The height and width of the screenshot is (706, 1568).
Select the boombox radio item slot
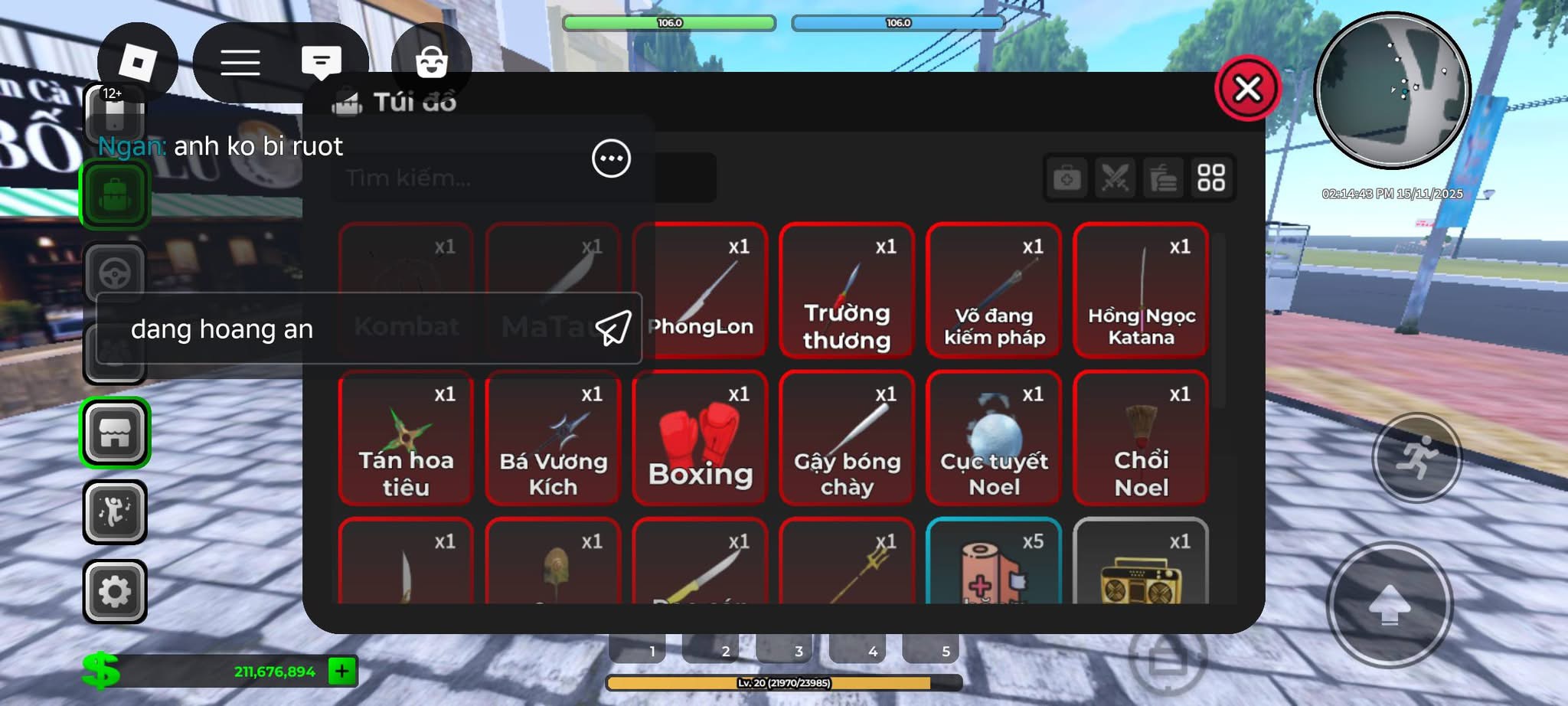(1140, 563)
